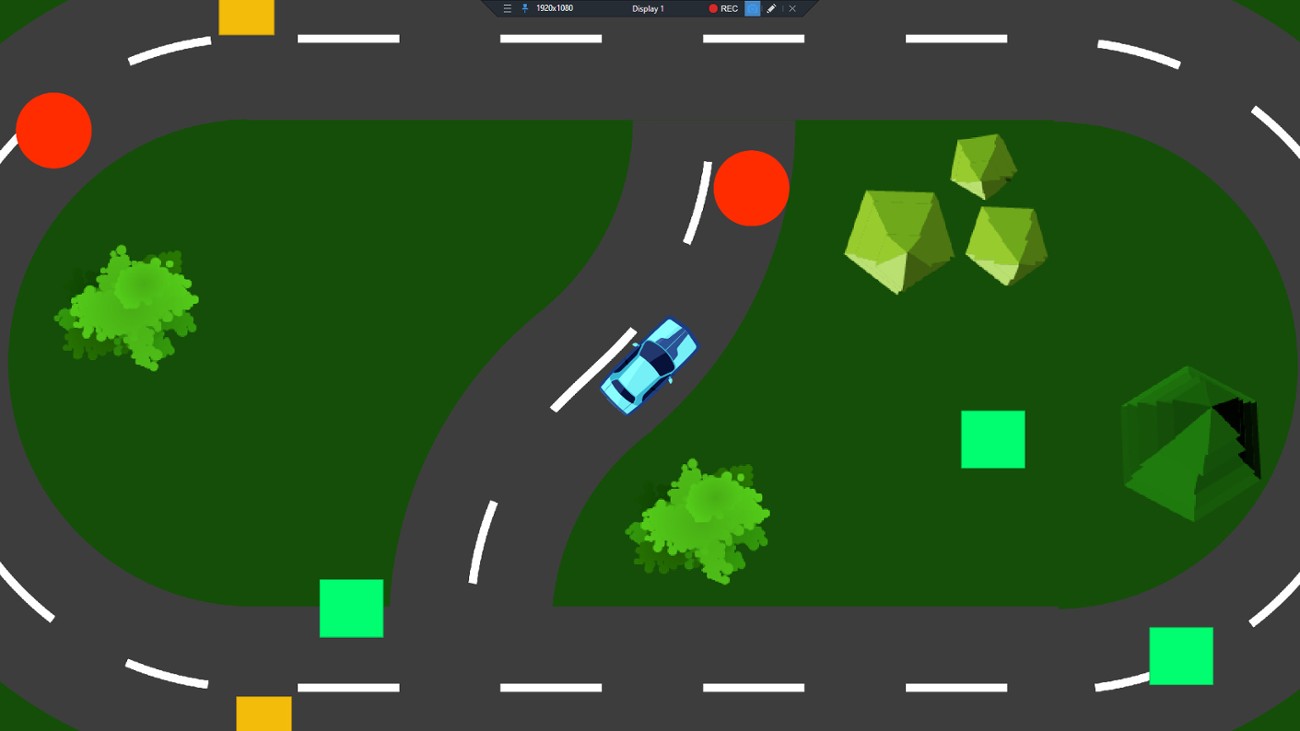Click the green square on the bottom-right road
This screenshot has height=731, width=1300.
[x=1181, y=655]
